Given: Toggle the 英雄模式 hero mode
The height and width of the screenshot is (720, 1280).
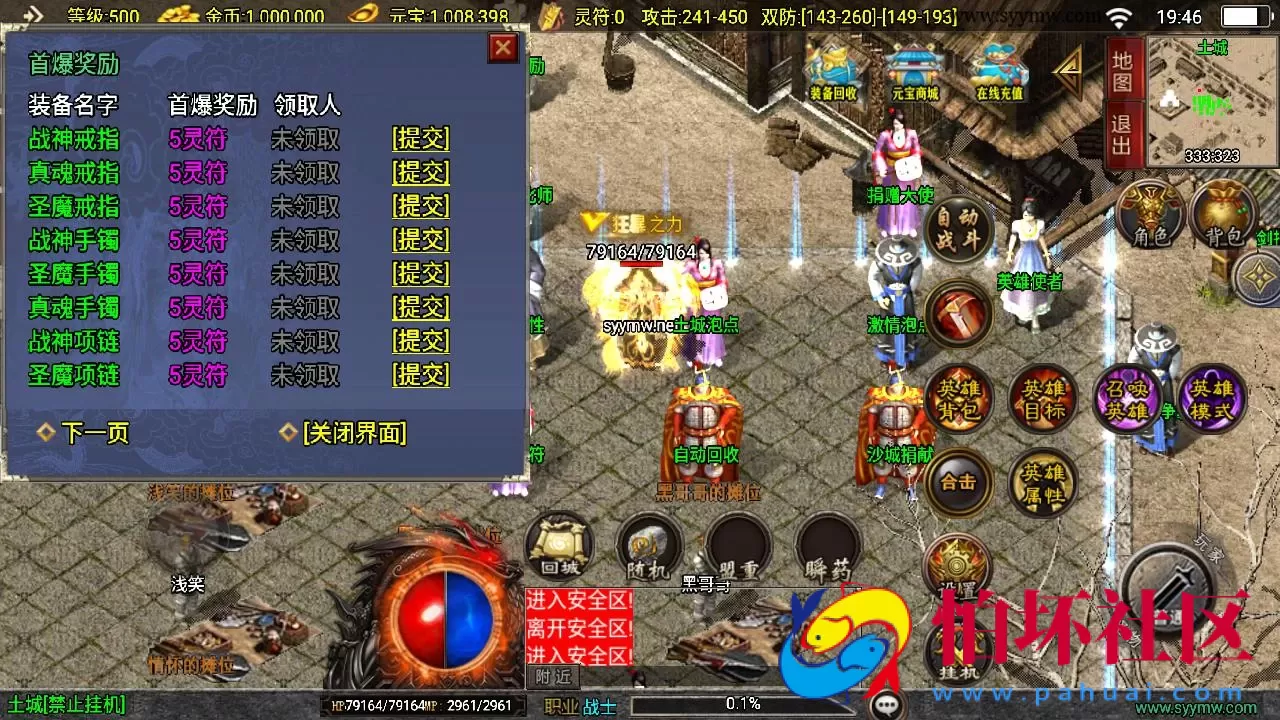Looking at the screenshot, I should (1211, 398).
